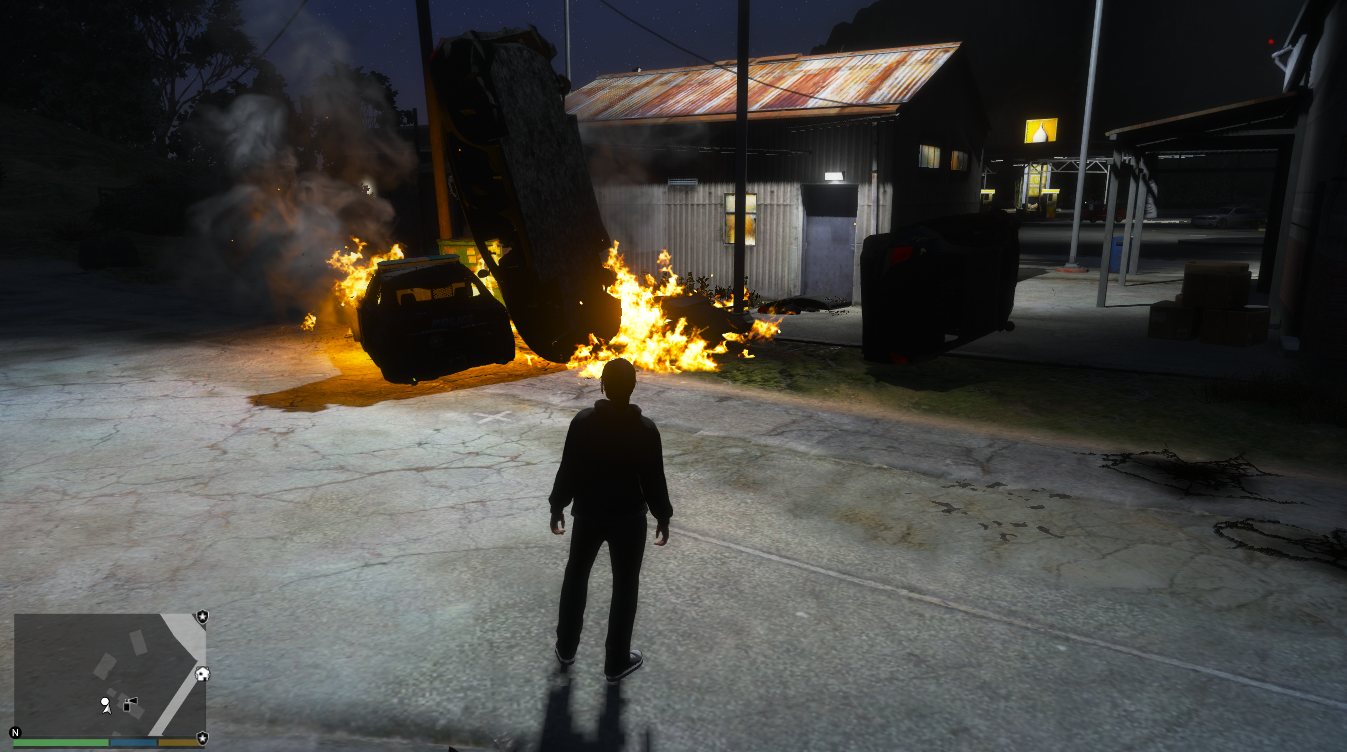Click the north compass marker on the minimap

pos(15,732)
